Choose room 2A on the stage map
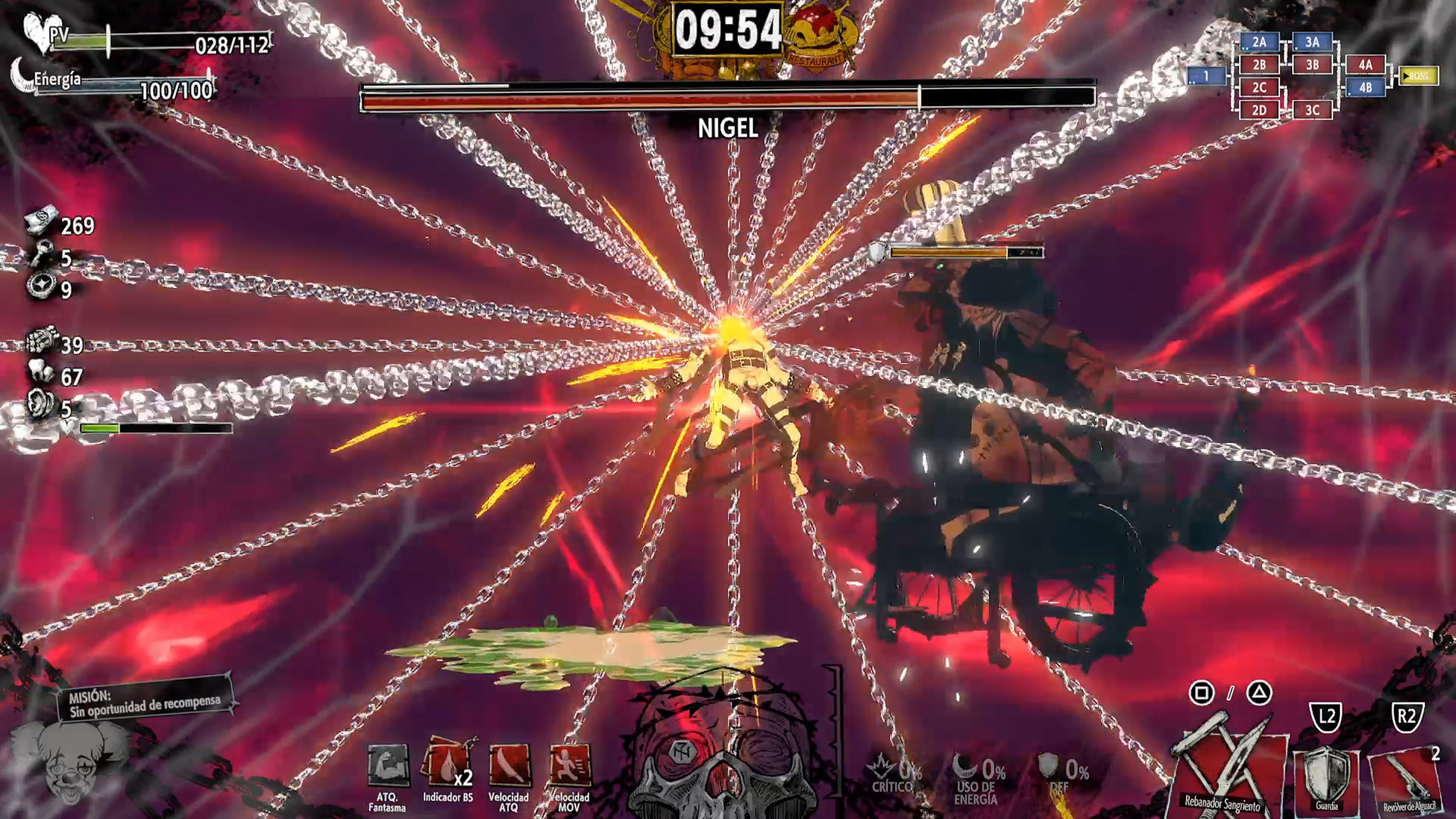Screen dimensions: 1456x819 point(1259,42)
